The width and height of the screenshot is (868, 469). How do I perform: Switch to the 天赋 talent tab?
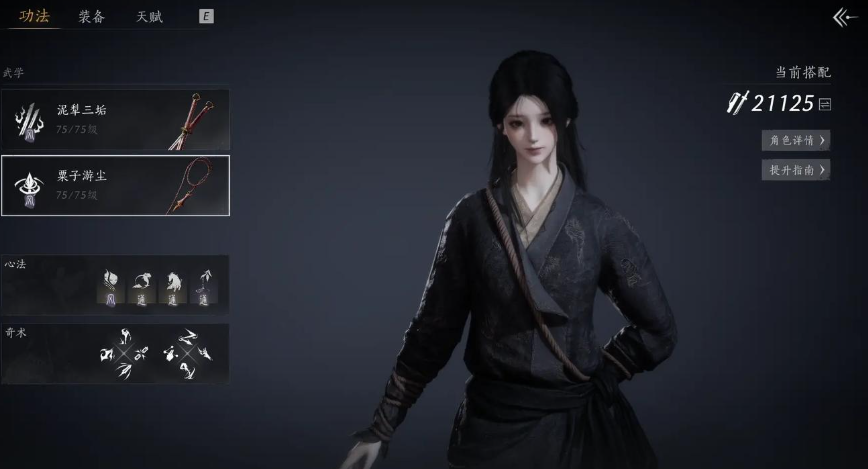click(x=149, y=16)
